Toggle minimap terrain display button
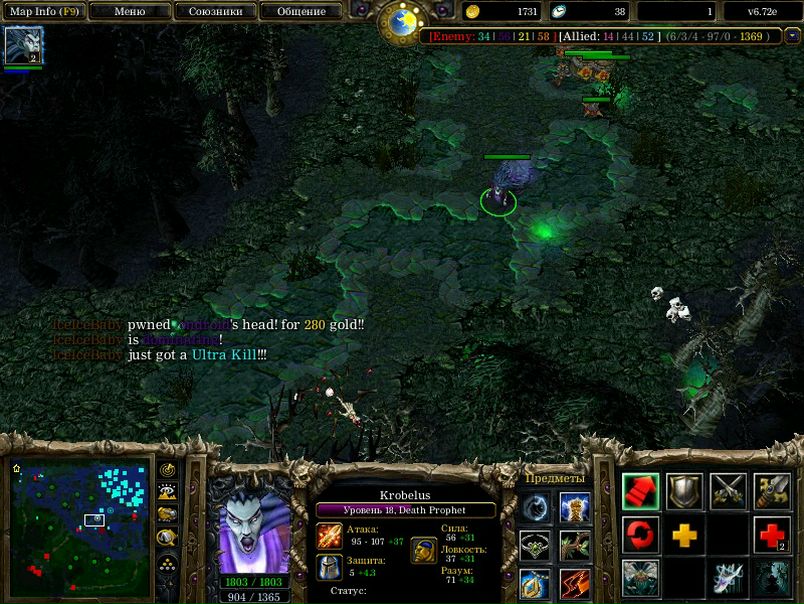Image resolution: width=804 pixels, height=604 pixels. point(168,492)
